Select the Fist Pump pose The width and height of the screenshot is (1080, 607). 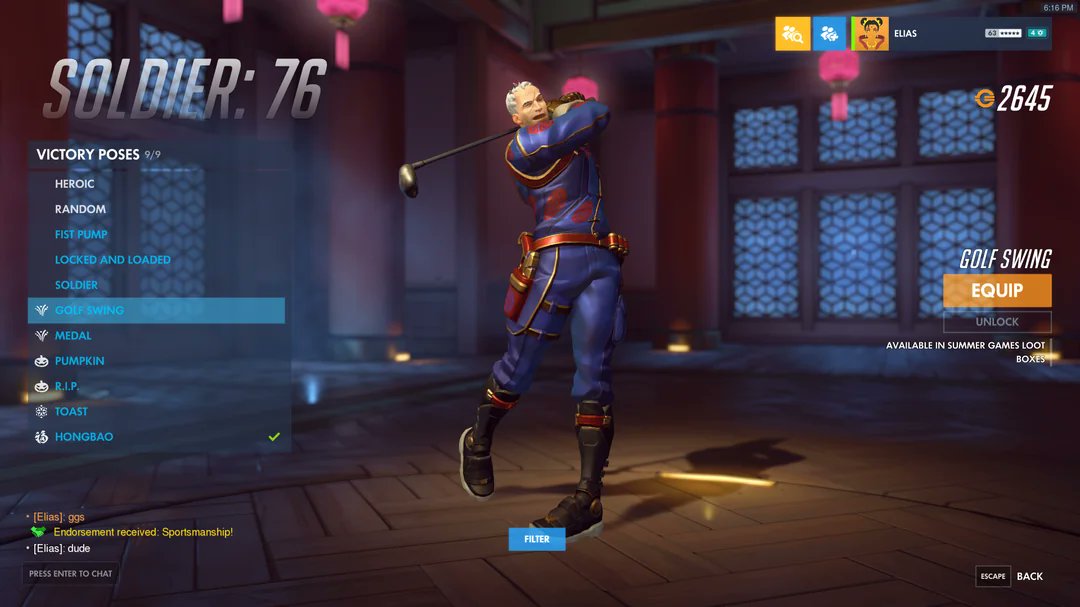(x=81, y=234)
